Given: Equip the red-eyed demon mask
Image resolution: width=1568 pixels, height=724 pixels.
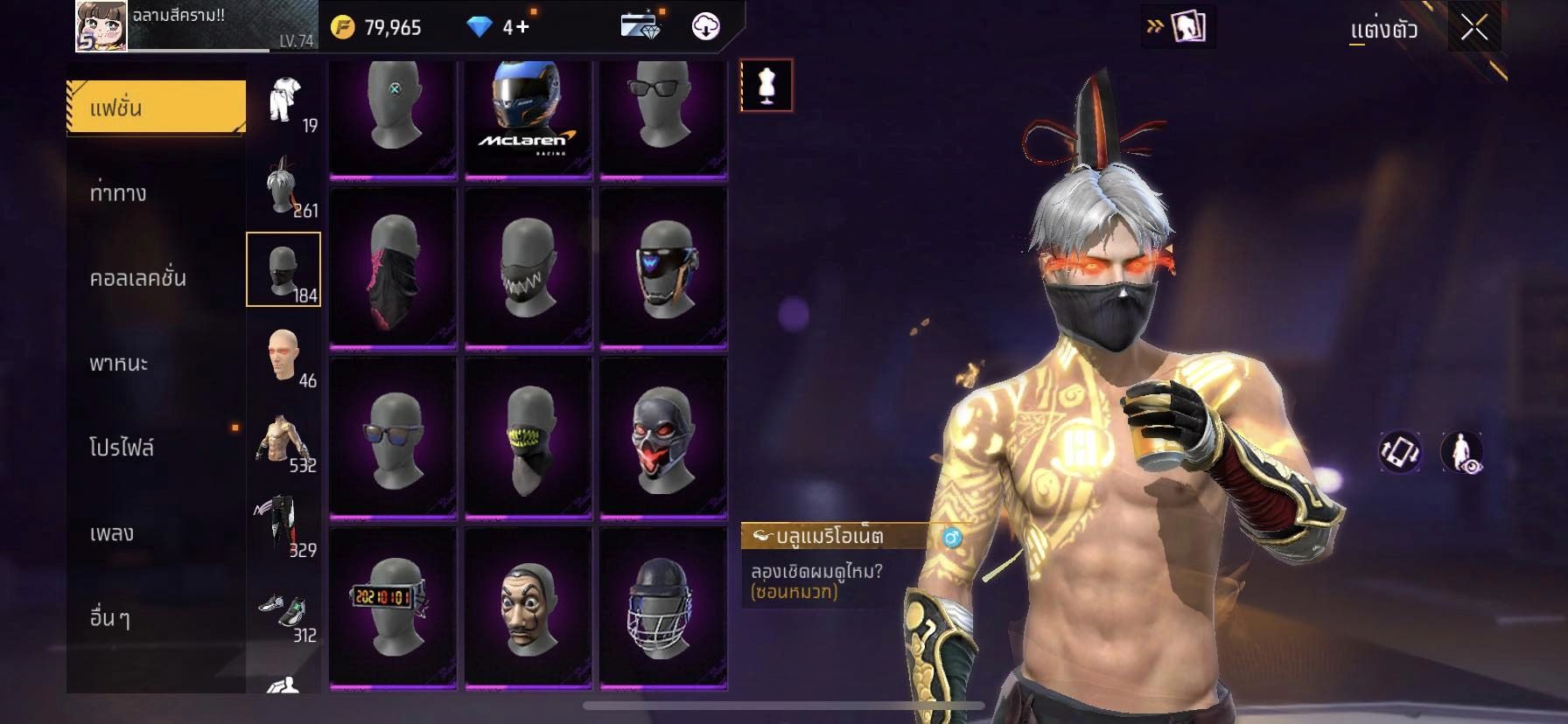Looking at the screenshot, I should [x=662, y=437].
